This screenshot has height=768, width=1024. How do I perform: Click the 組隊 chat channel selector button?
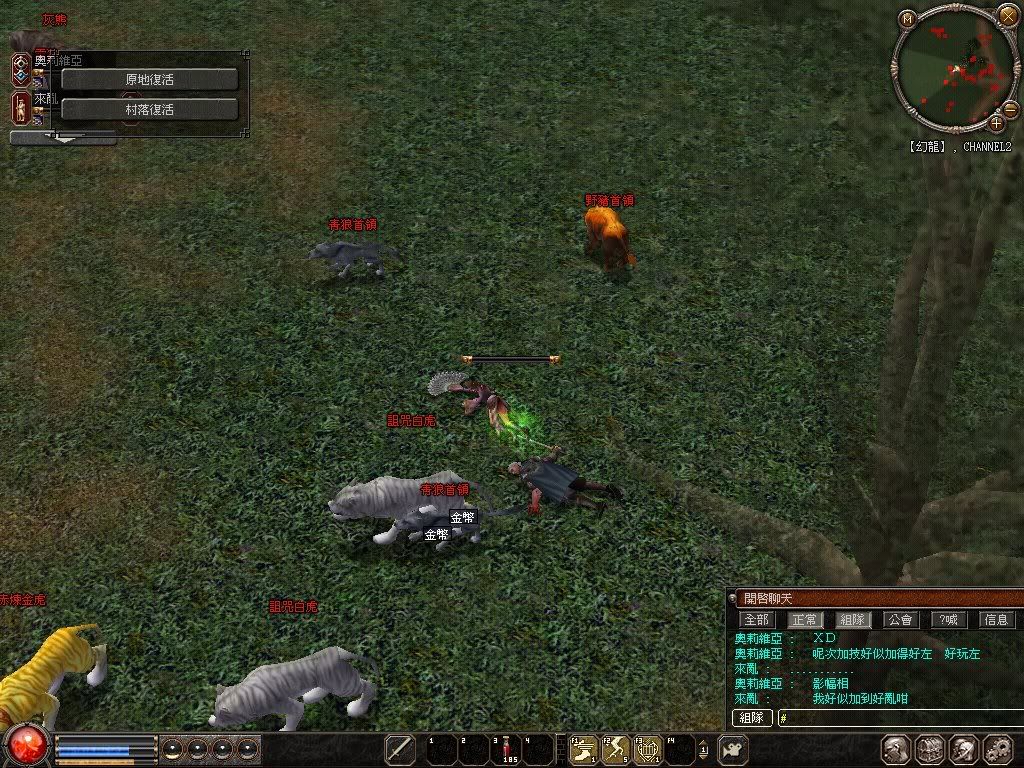click(753, 718)
